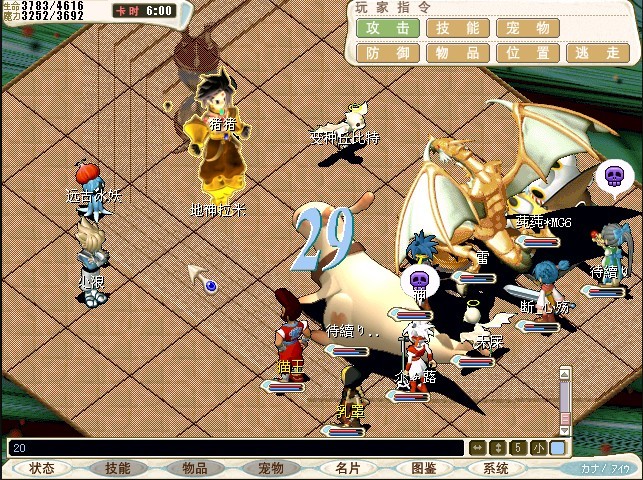Click the chat input field
Screen dimensions: 643x480
(235, 448)
